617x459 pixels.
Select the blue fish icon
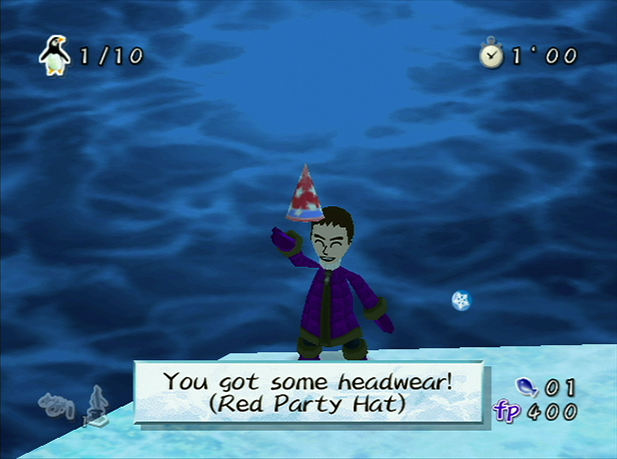coord(526,387)
